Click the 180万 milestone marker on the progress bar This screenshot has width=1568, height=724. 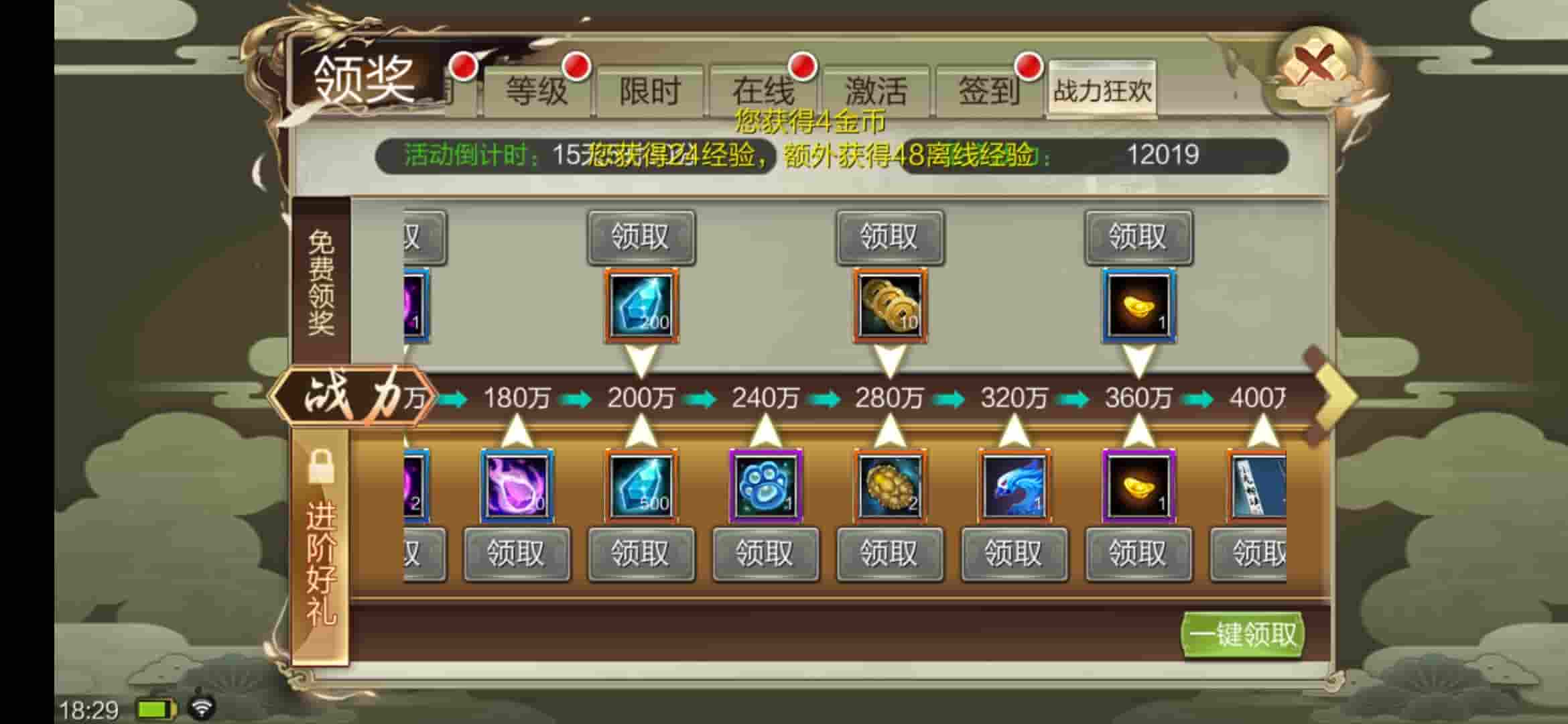click(516, 397)
